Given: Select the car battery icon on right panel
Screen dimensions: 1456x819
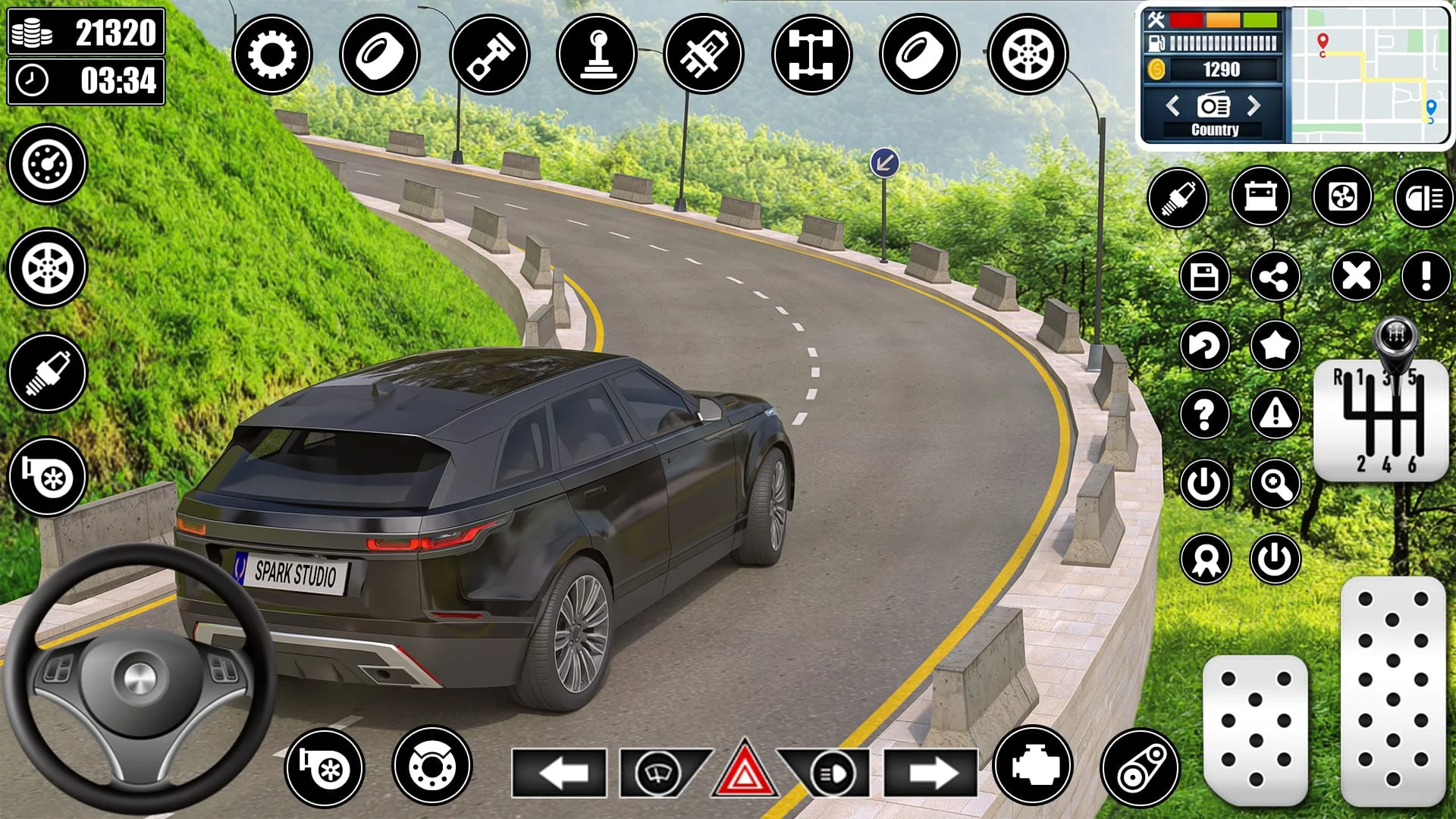Looking at the screenshot, I should (1261, 198).
